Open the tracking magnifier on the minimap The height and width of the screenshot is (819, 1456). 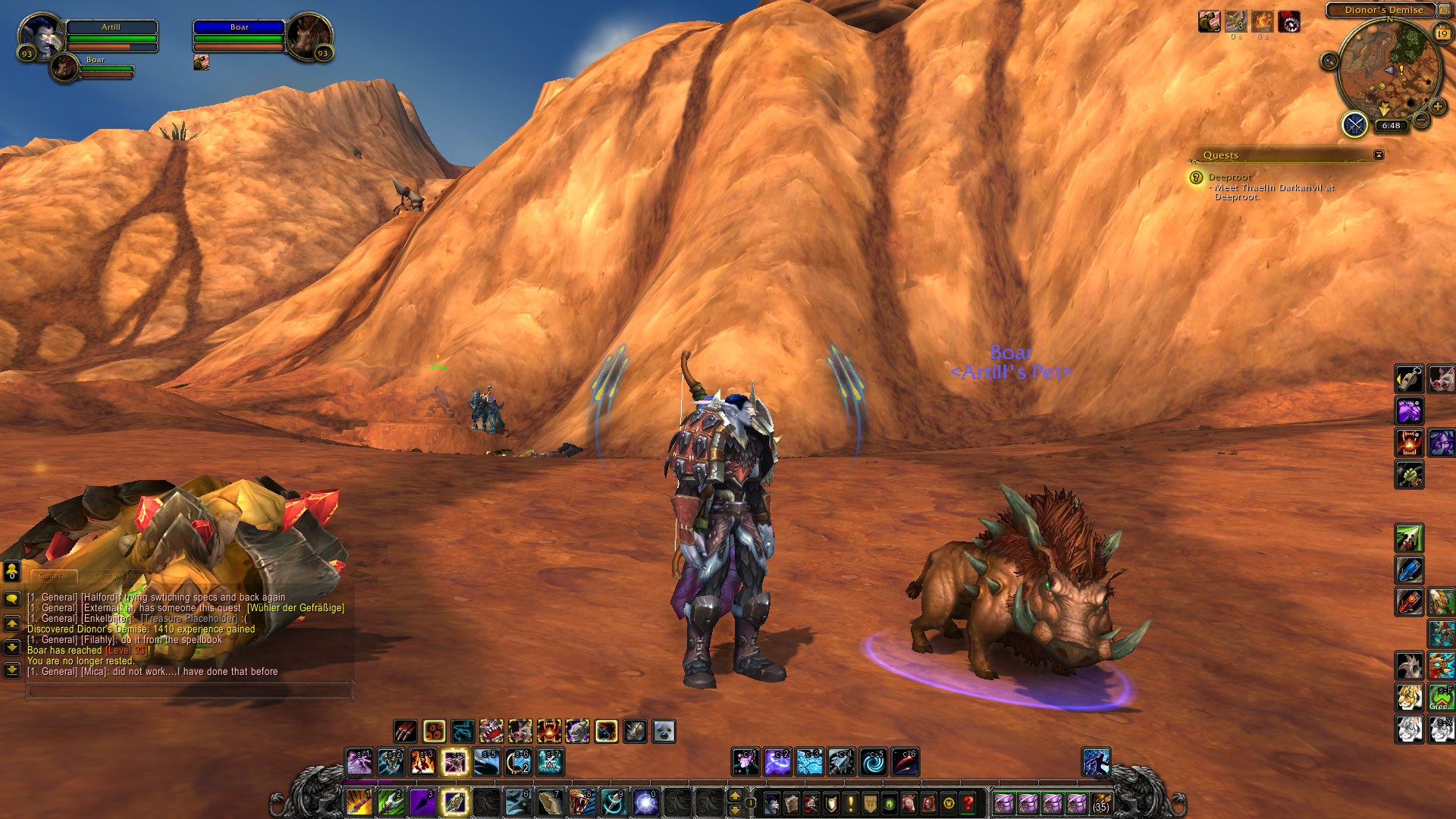tap(1329, 61)
